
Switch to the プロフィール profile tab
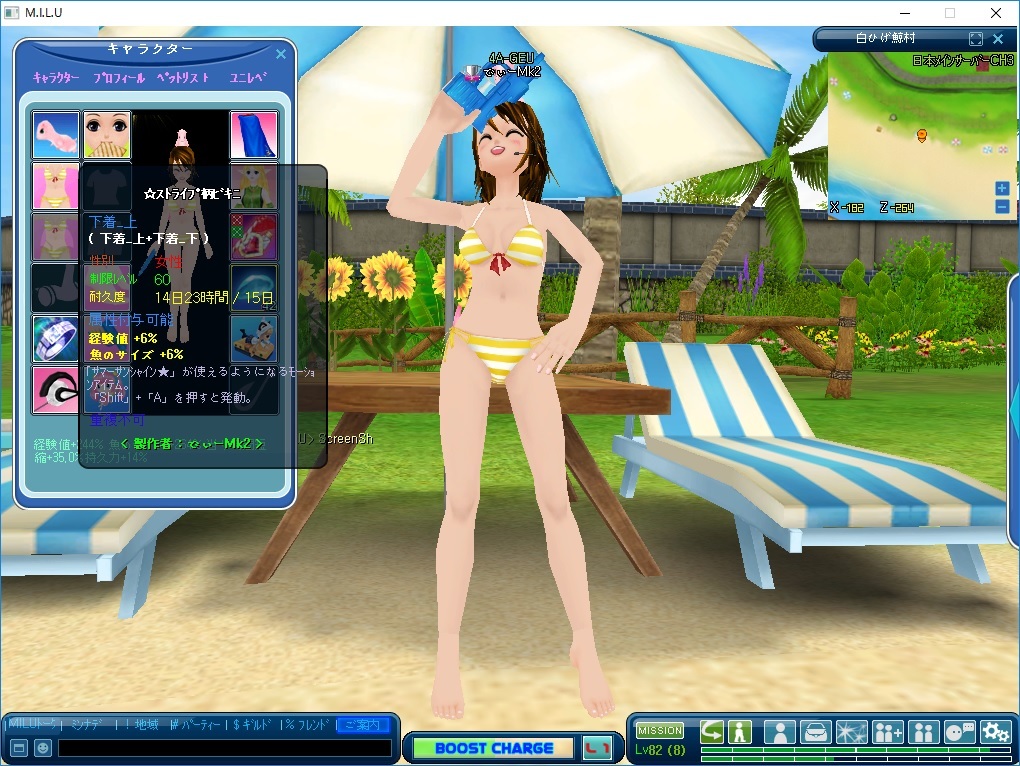[x=118, y=78]
